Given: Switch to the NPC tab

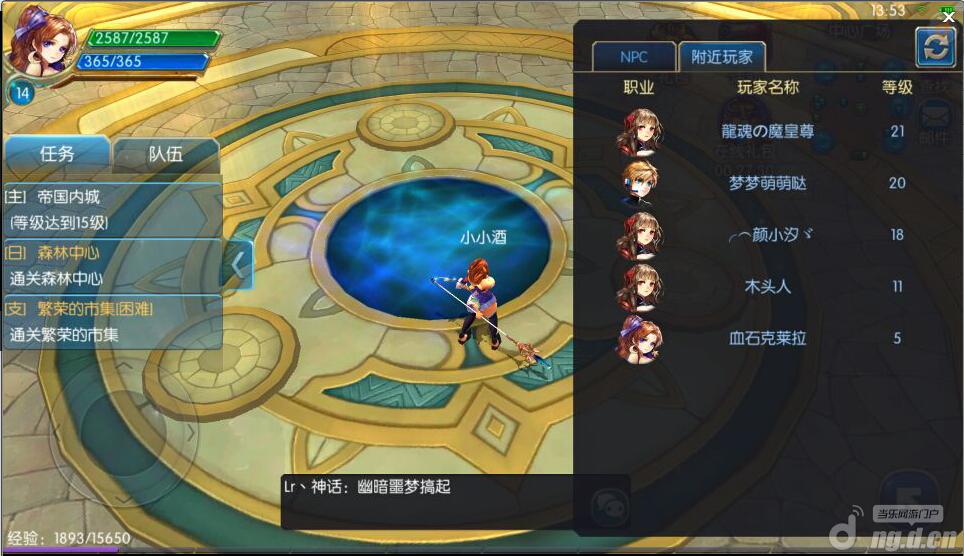Looking at the screenshot, I should pos(633,57).
